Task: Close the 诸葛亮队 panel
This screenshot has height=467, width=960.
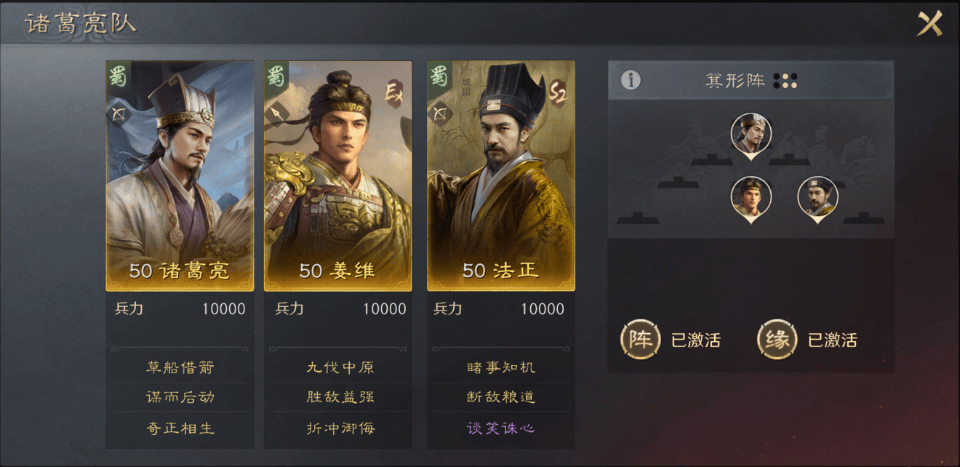Action: (x=930, y=23)
